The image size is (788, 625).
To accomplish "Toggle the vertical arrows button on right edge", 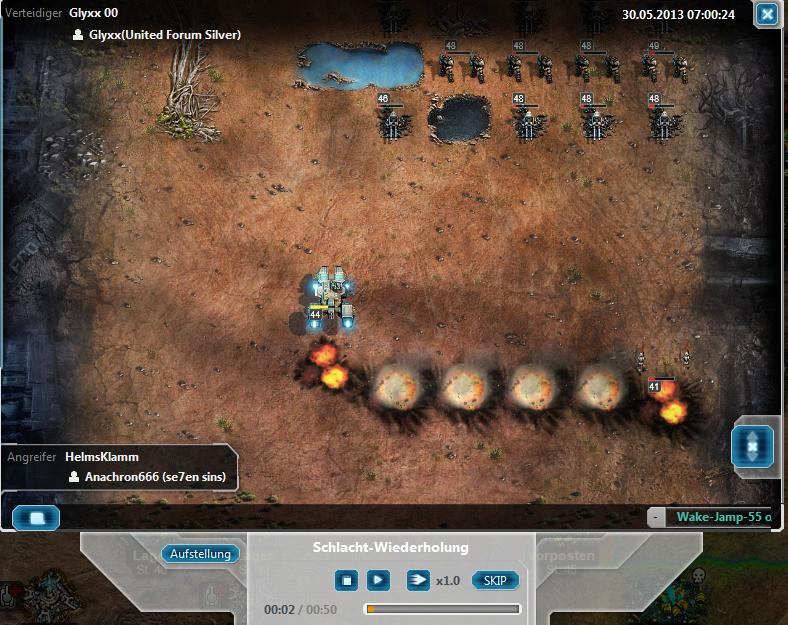I will point(752,444).
